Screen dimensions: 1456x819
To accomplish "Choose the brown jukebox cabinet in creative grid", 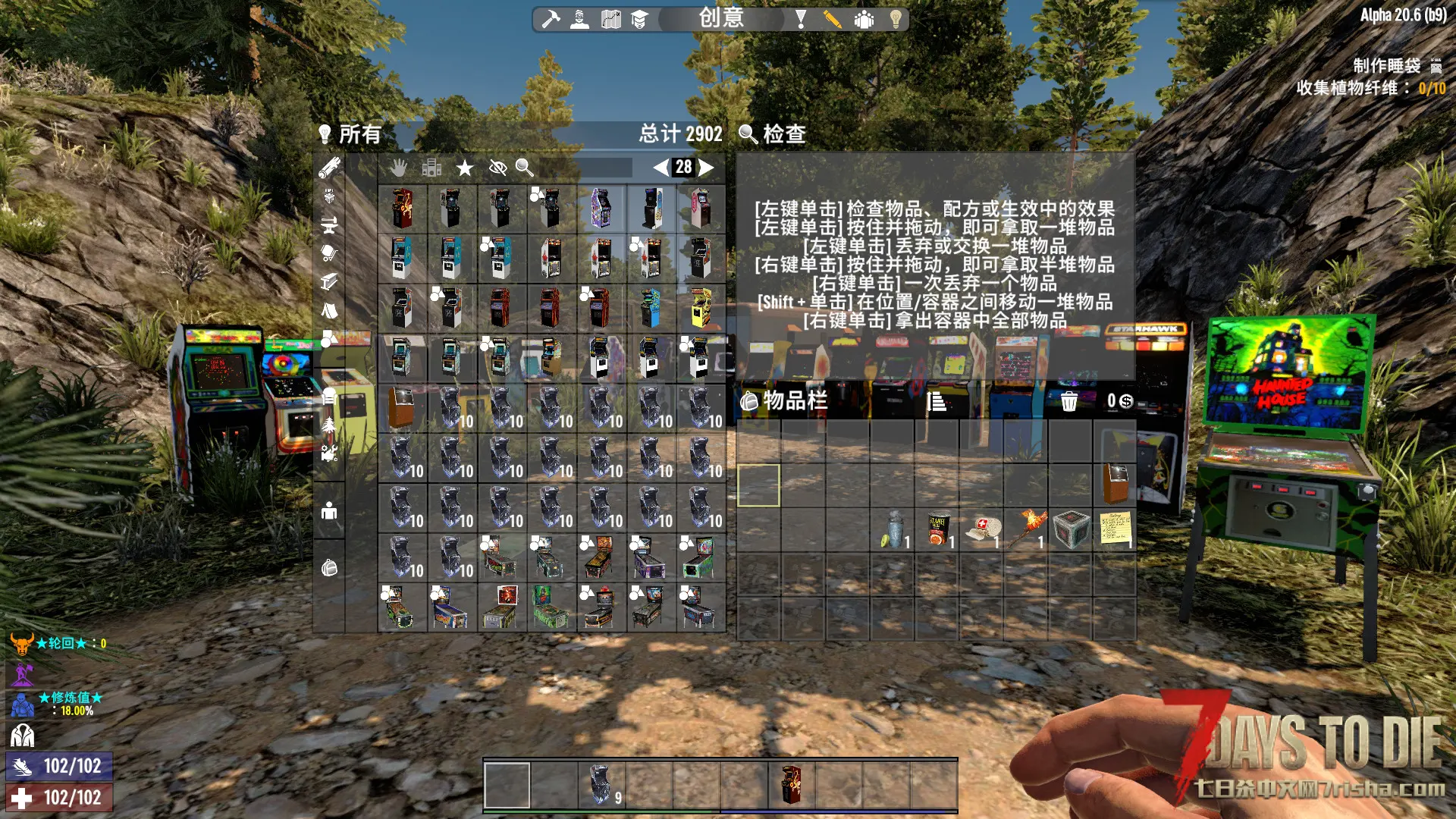I will point(401,407).
